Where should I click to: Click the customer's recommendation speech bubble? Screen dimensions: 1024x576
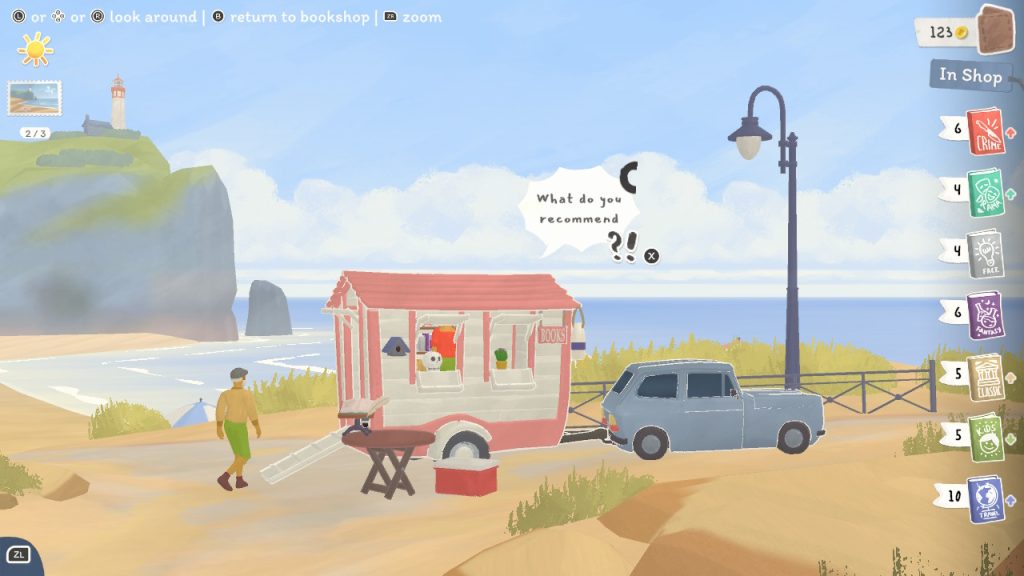576,208
